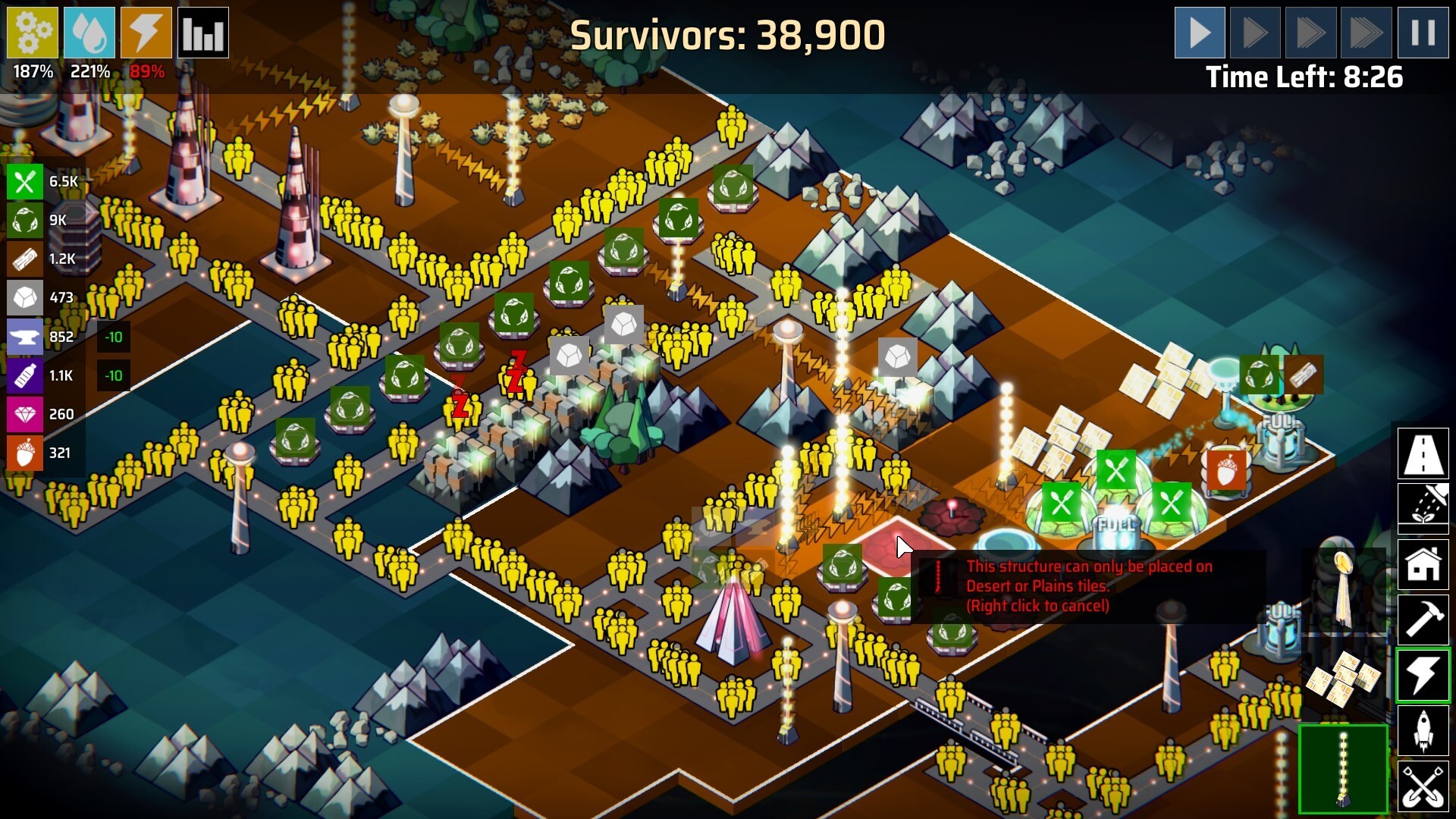This screenshot has height=819, width=1456.
Task: Set normal speed with single arrow button
Action: 1200,32
